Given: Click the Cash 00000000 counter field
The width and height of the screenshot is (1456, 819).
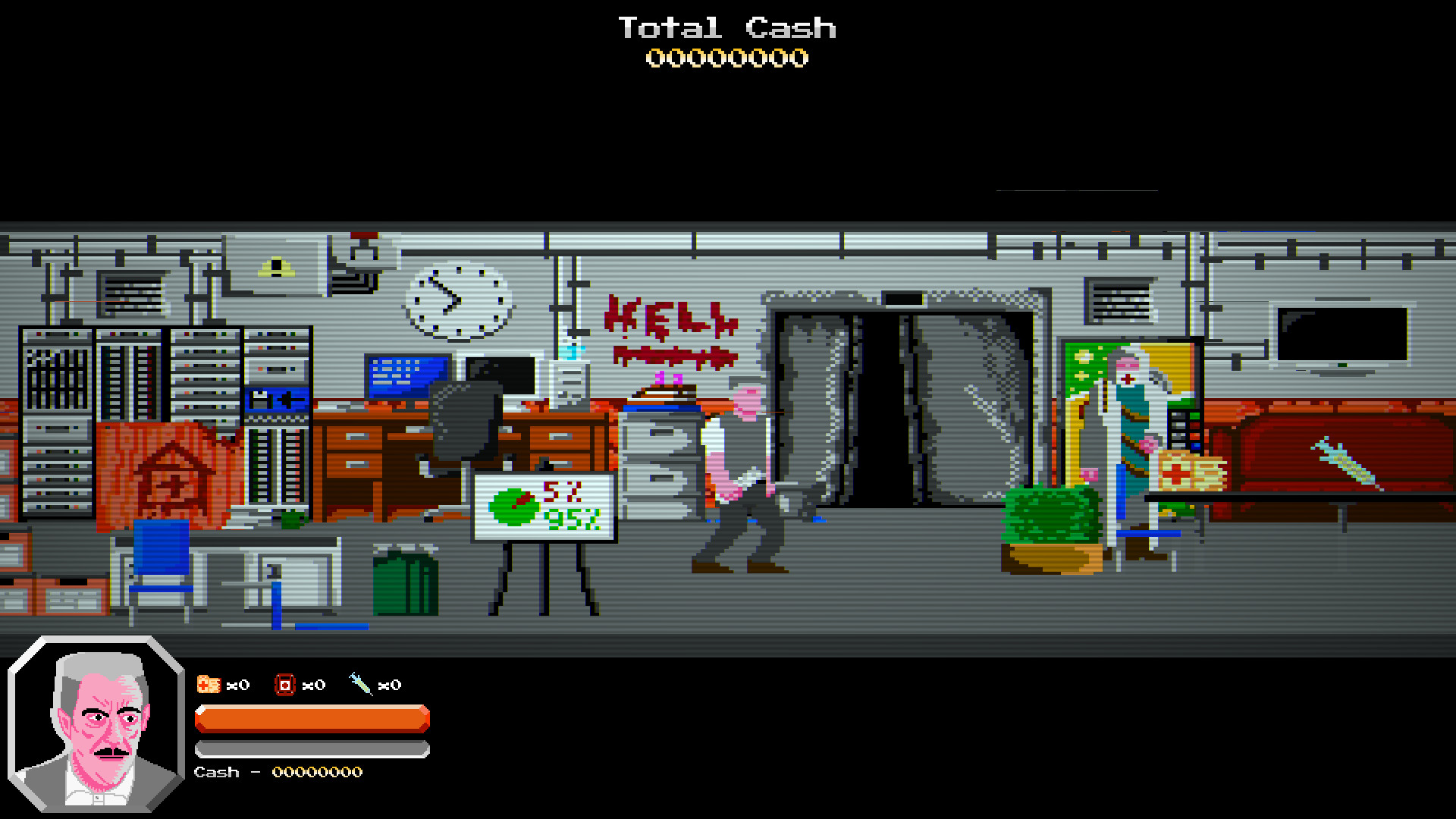Looking at the screenshot, I should tap(277, 772).
